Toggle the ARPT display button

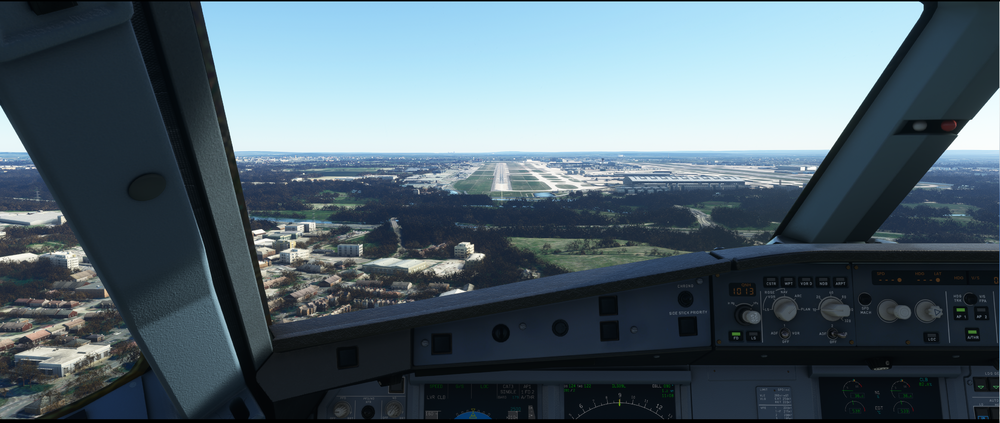coord(840,282)
